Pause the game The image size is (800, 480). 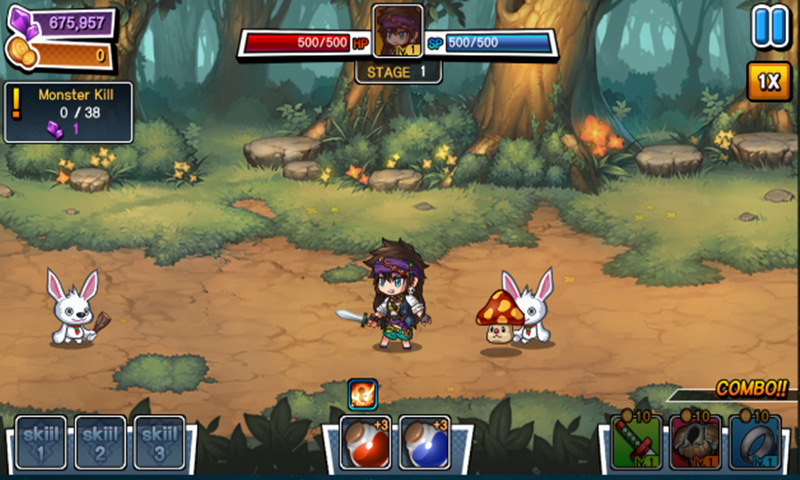(x=770, y=26)
